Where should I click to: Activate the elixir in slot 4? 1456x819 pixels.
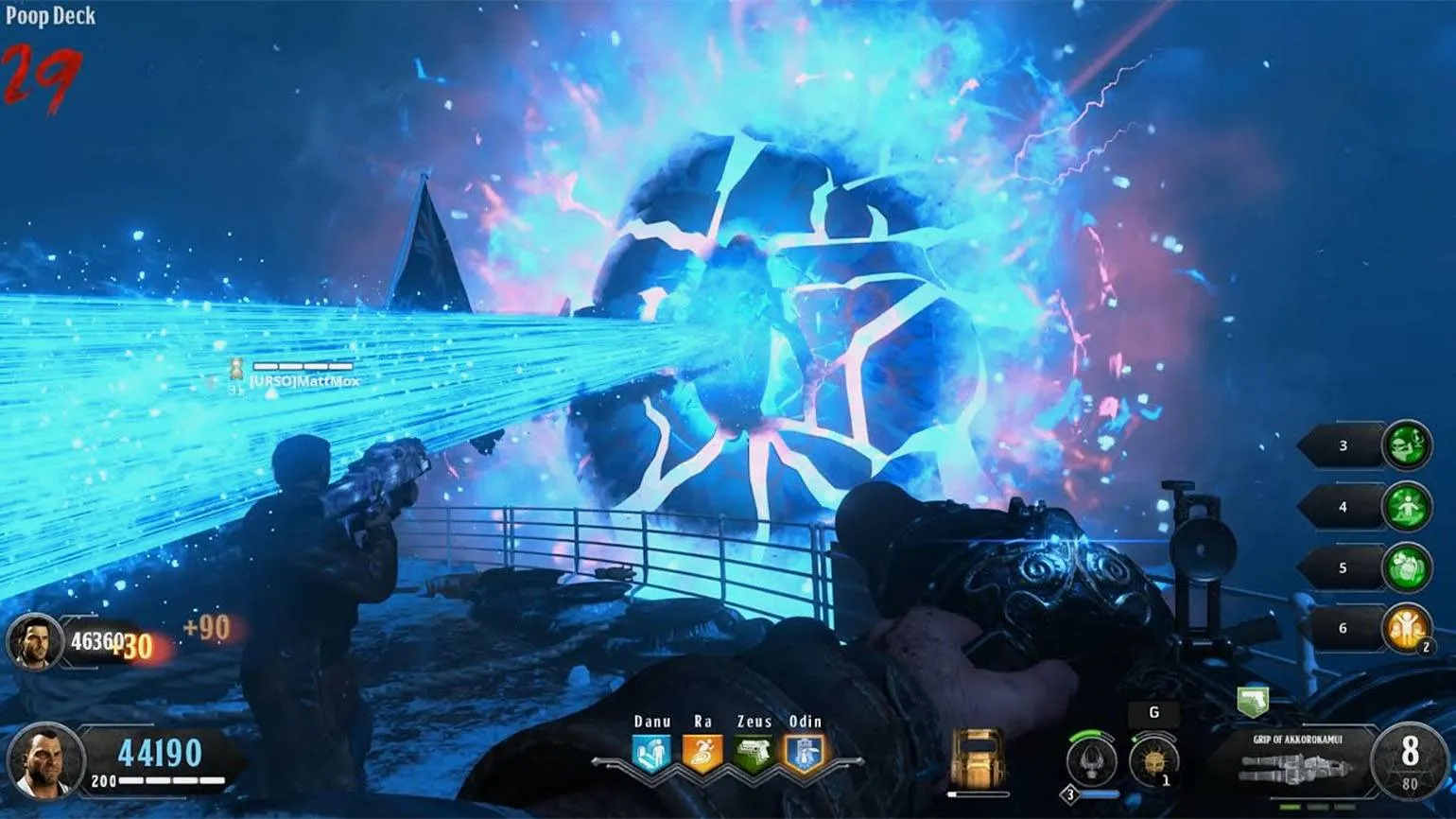click(x=1406, y=507)
